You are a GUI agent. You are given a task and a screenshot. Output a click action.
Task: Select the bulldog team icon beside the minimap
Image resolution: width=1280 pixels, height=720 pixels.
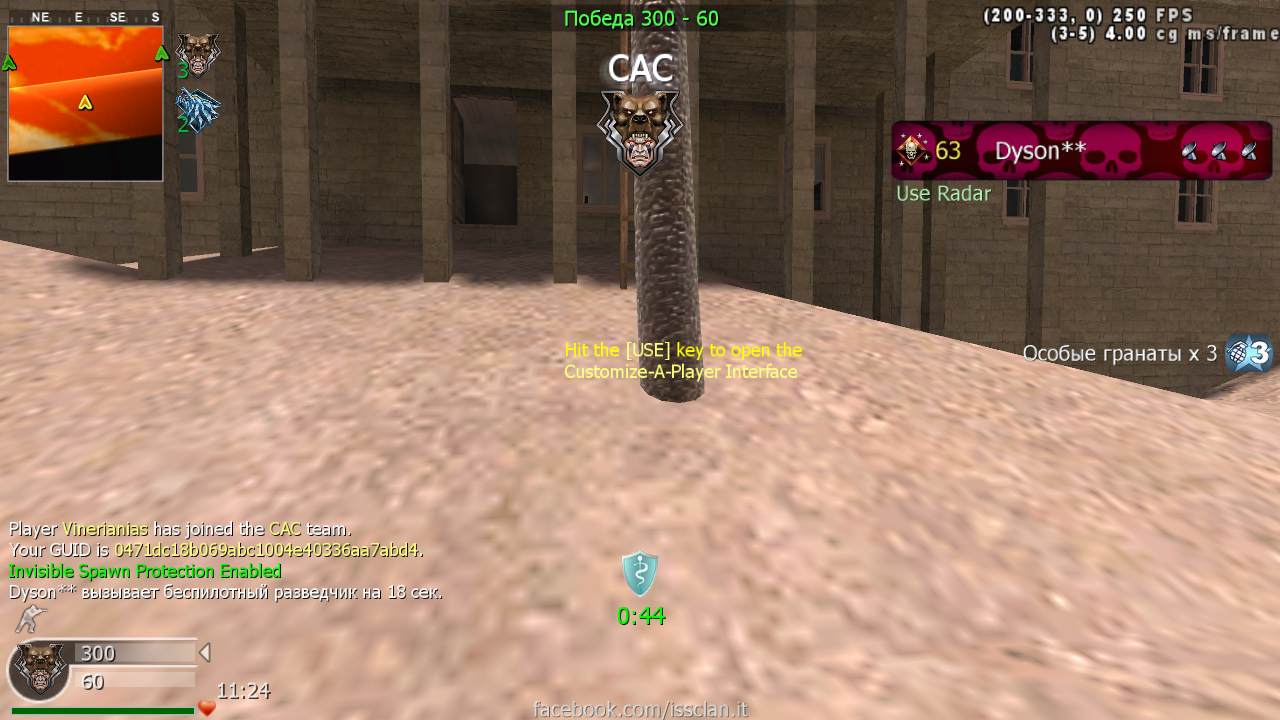[197, 53]
